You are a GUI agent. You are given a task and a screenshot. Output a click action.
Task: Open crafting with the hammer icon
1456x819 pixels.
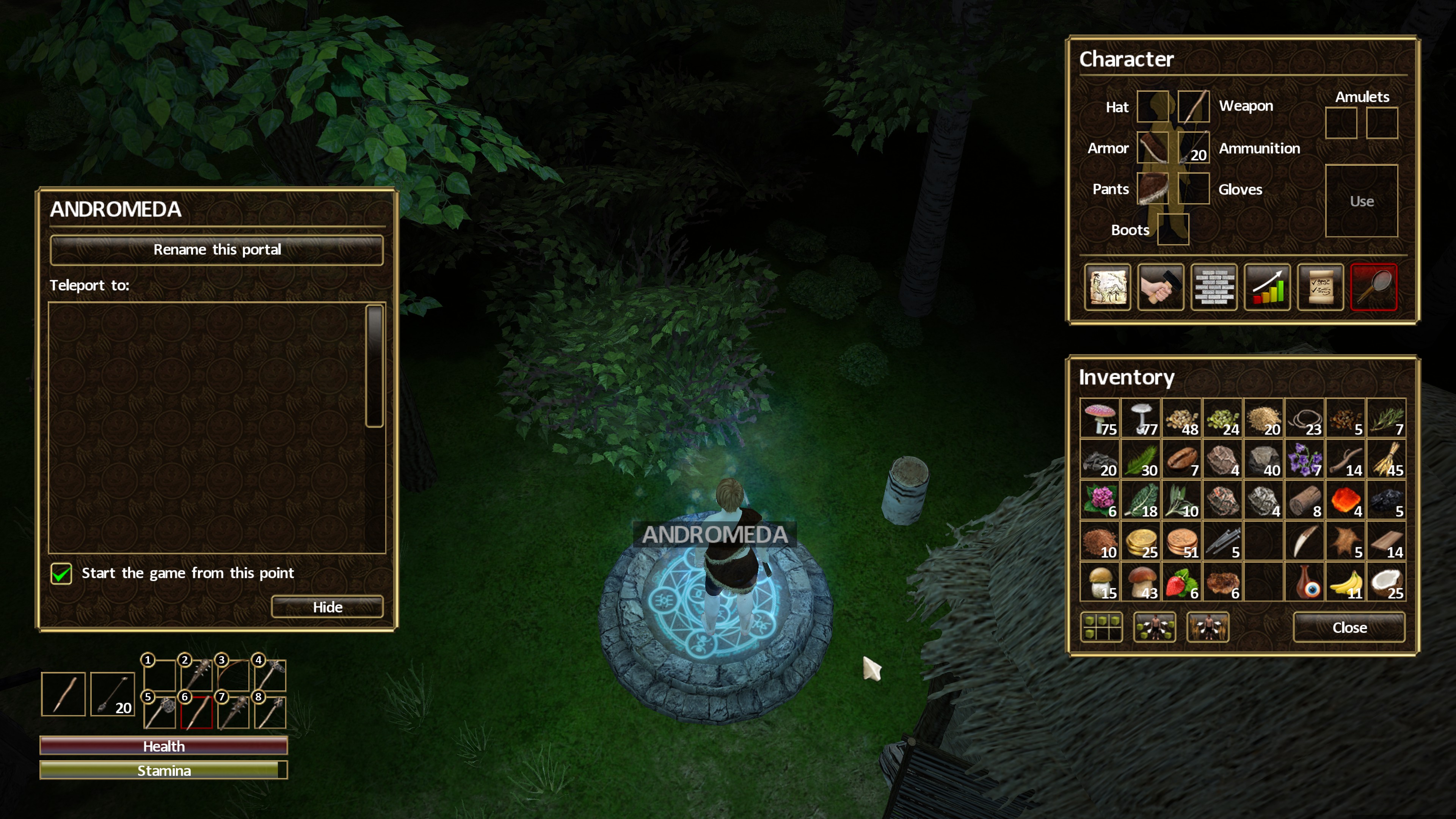(x=1160, y=287)
